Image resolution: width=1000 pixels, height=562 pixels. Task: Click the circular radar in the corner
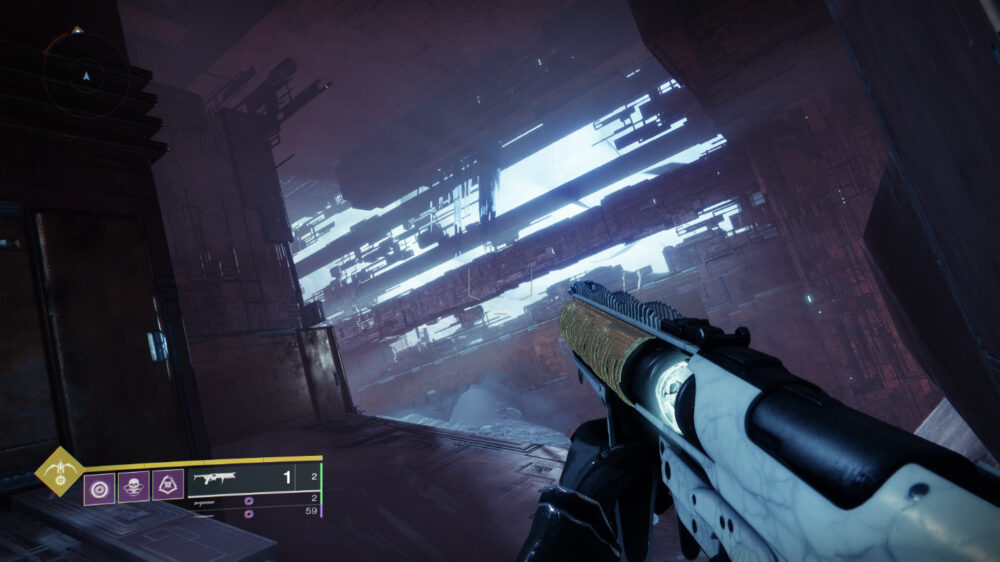[86, 74]
